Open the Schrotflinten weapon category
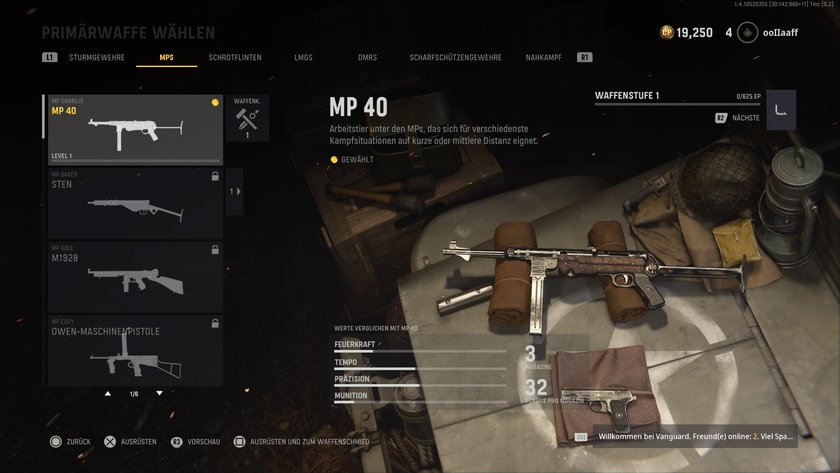840x473 pixels. [235, 58]
